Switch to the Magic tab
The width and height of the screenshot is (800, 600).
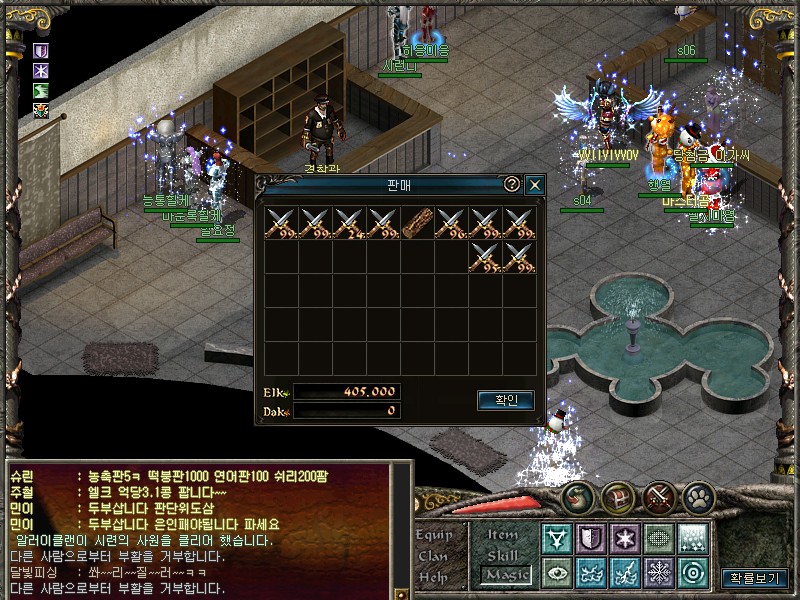pos(503,575)
